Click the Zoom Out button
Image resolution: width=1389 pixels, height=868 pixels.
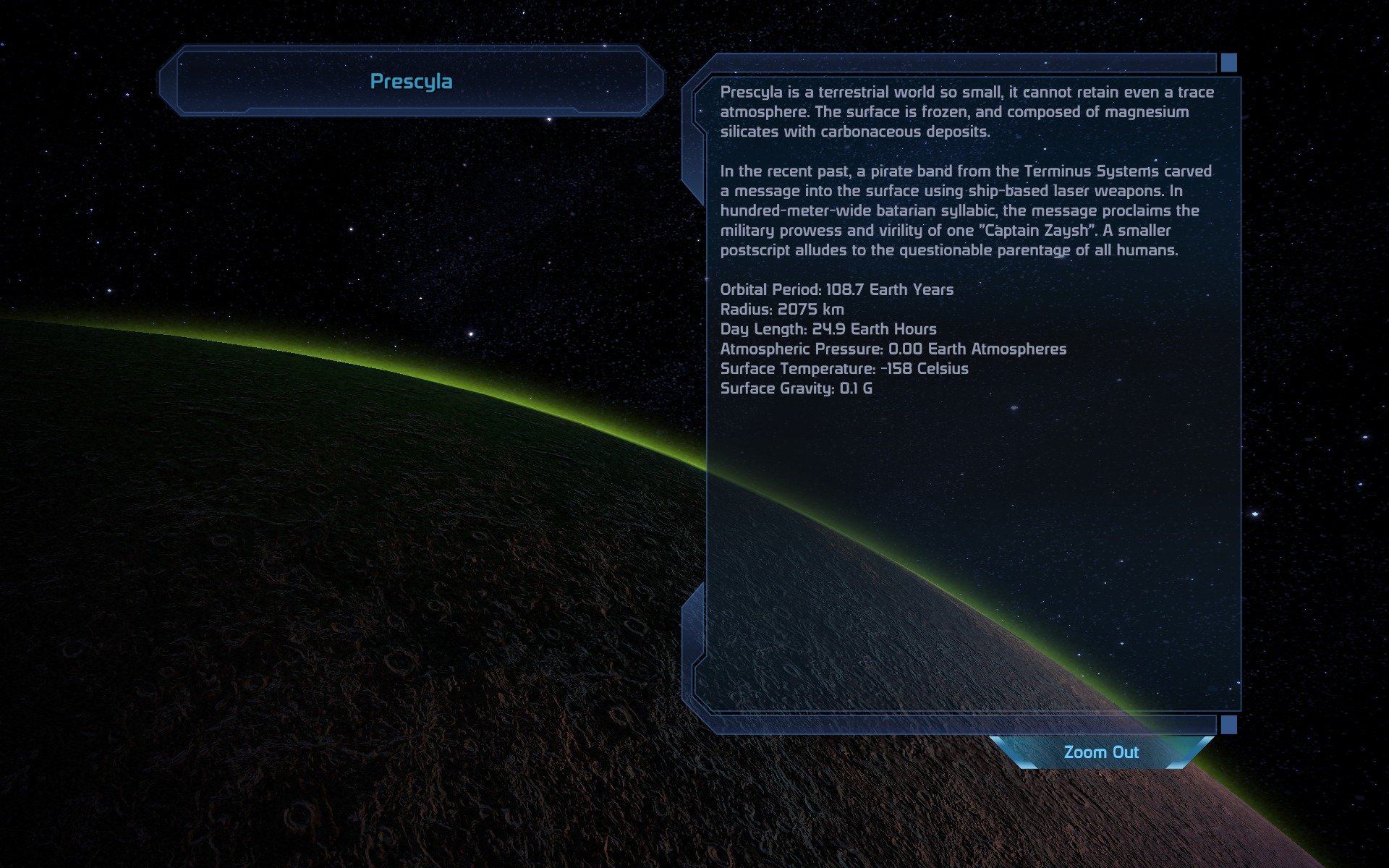pos(1101,752)
